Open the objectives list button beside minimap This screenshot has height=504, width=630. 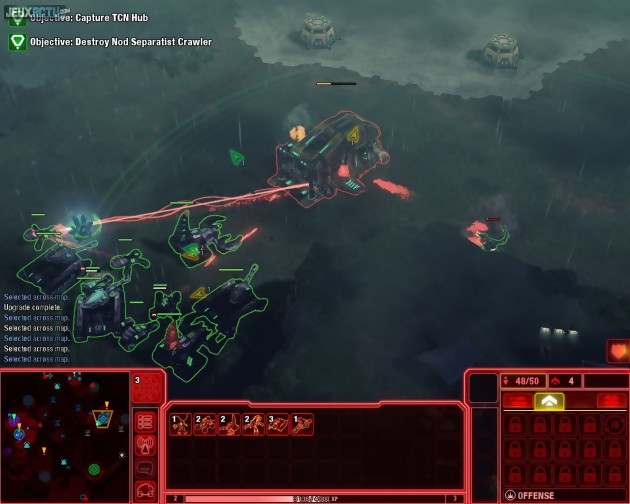(x=146, y=422)
